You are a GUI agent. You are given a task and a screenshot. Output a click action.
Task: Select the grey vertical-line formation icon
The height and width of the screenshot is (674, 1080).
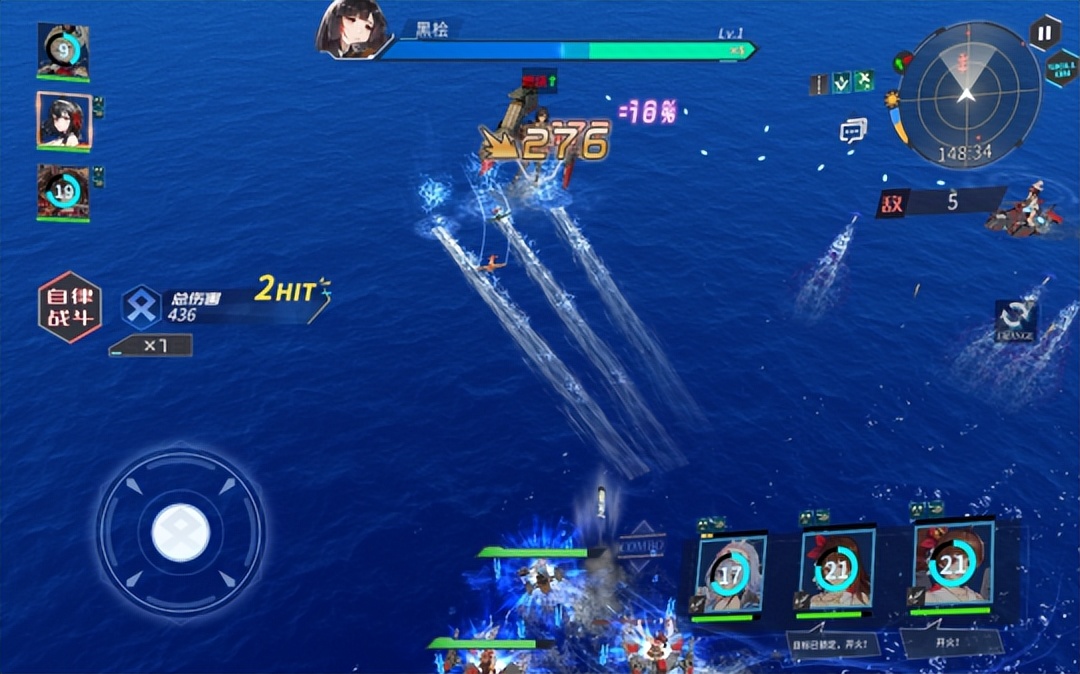820,85
